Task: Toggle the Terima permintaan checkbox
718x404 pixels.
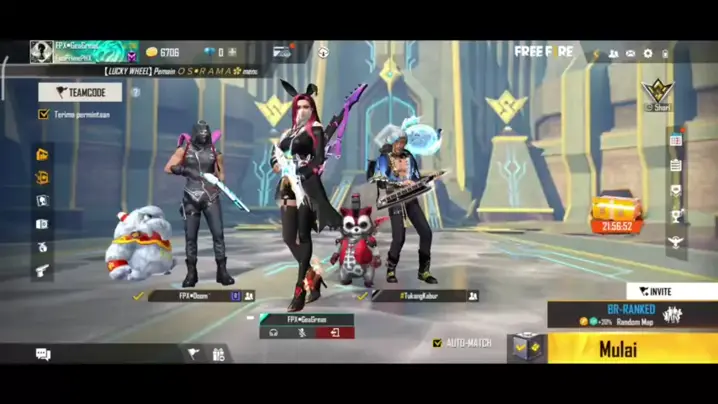Action: pyautogui.click(x=44, y=115)
